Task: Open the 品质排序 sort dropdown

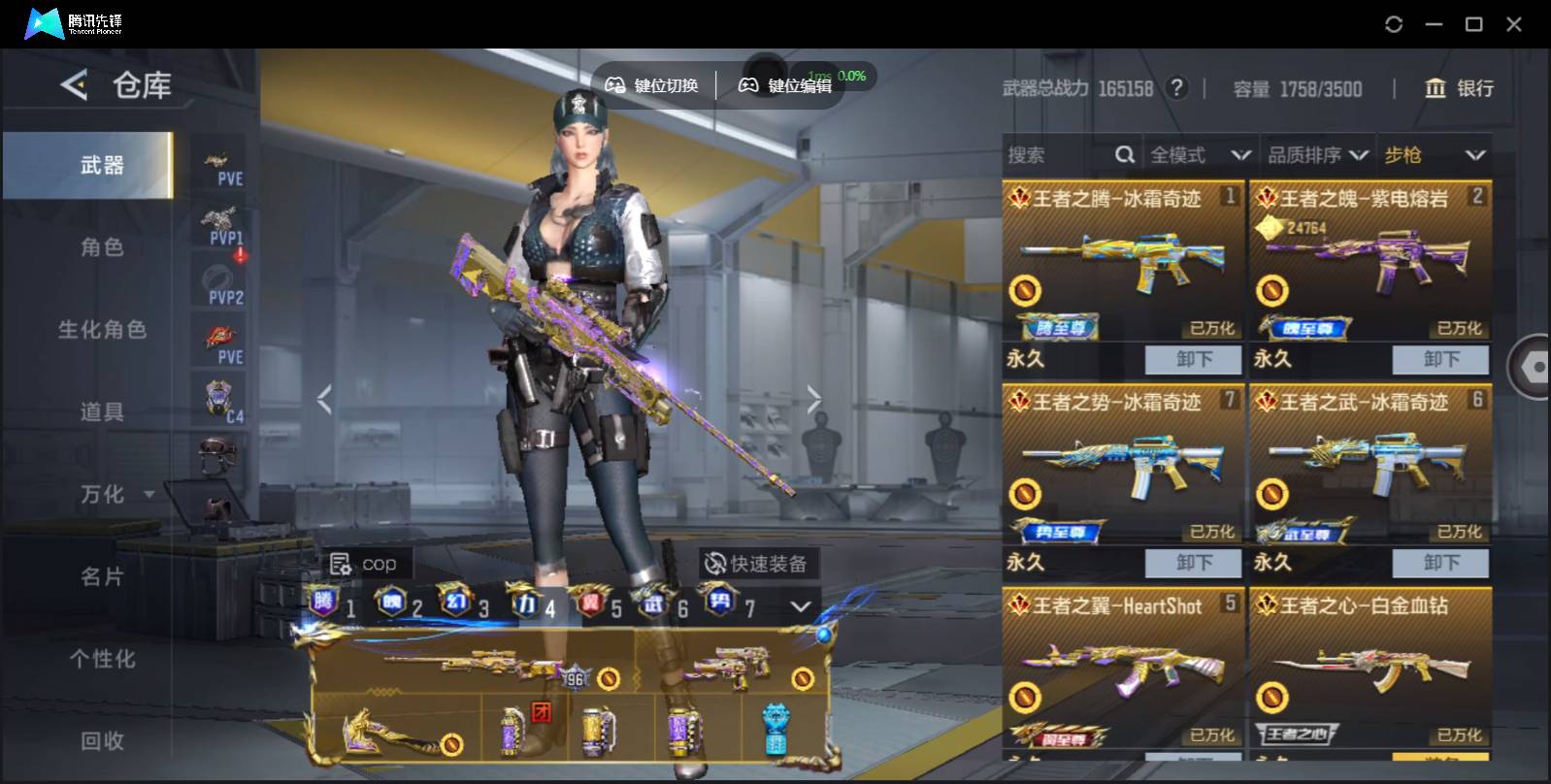Action: pos(1317,155)
